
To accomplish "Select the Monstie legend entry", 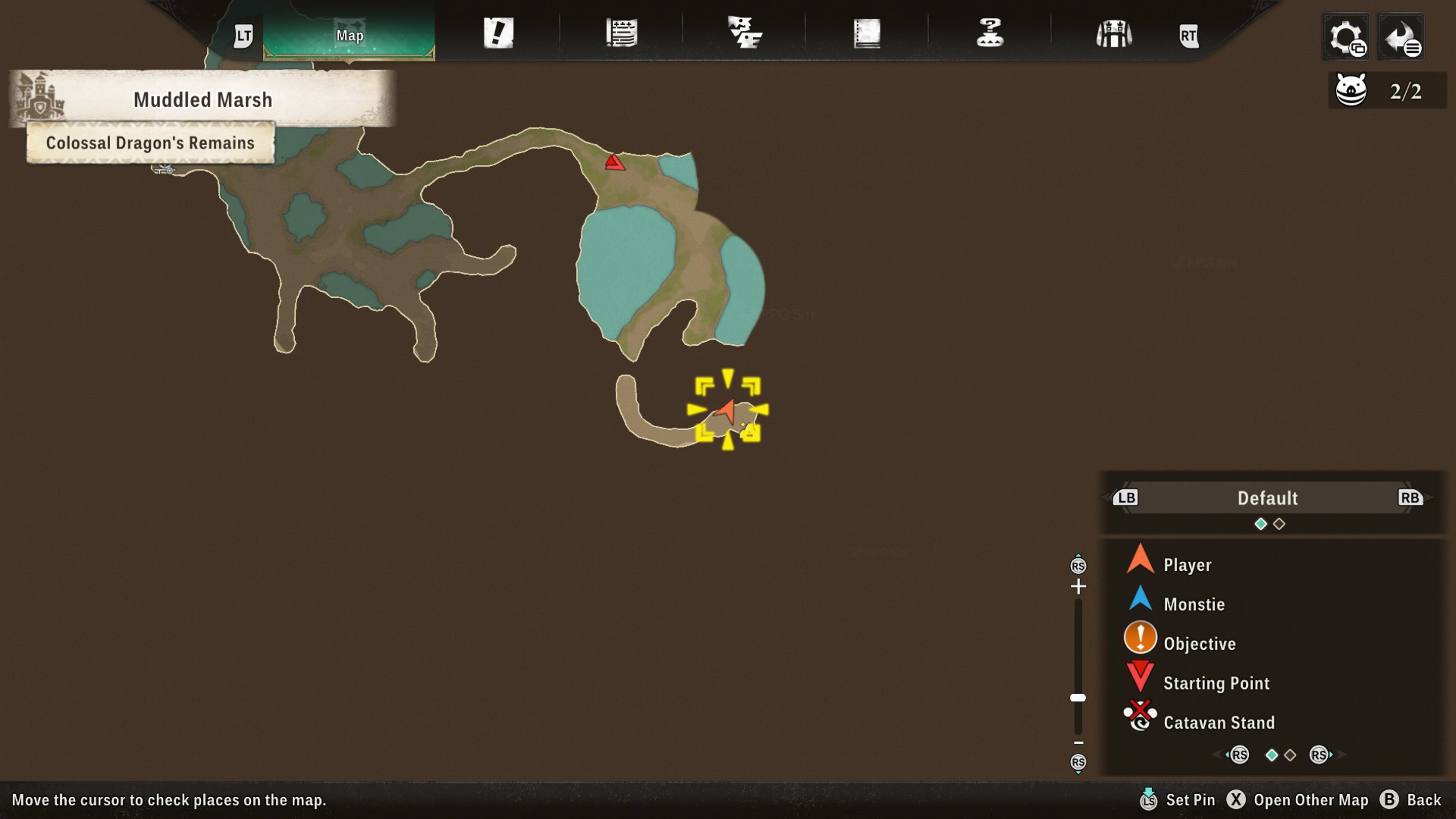I will 1193,604.
